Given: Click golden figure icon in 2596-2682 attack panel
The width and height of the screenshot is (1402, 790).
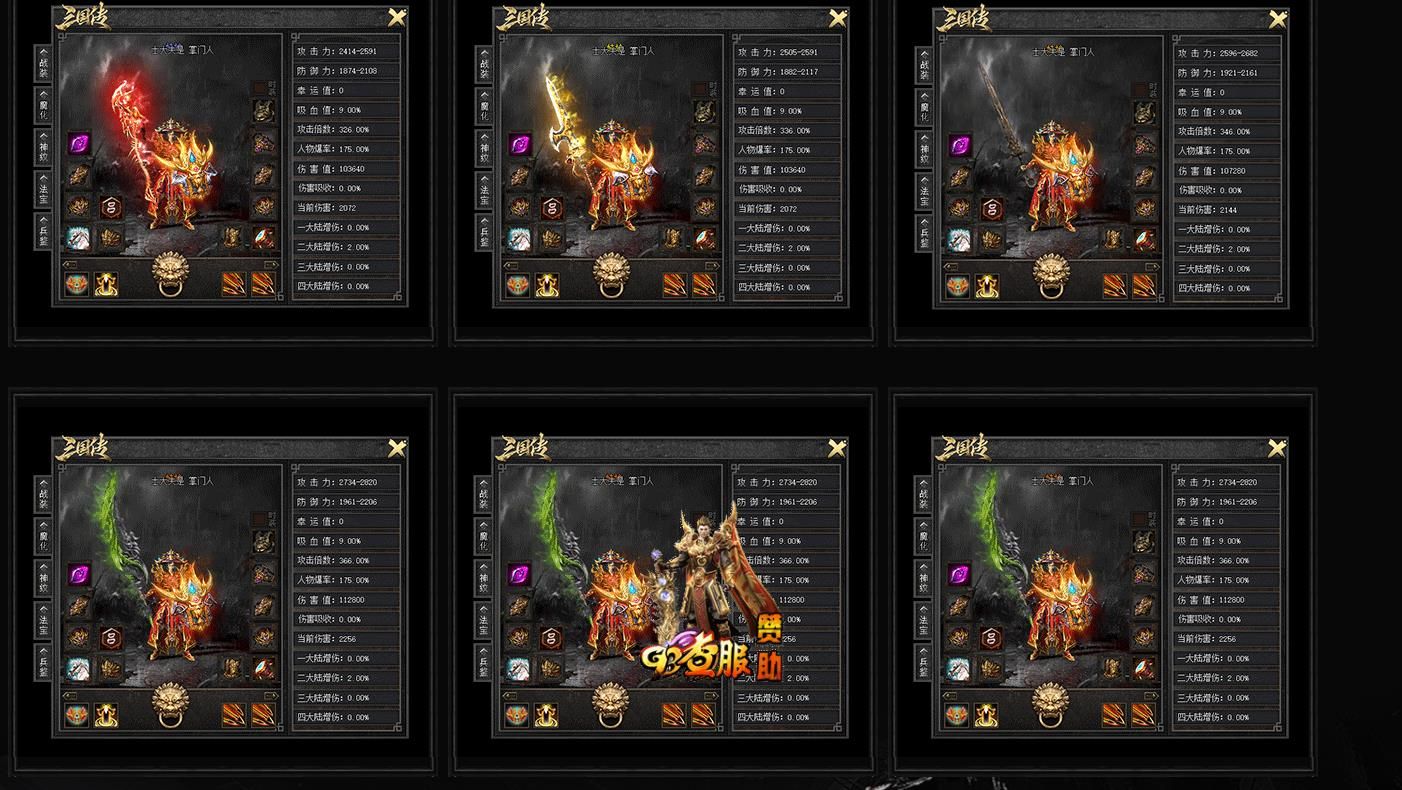Looking at the screenshot, I should tap(987, 286).
